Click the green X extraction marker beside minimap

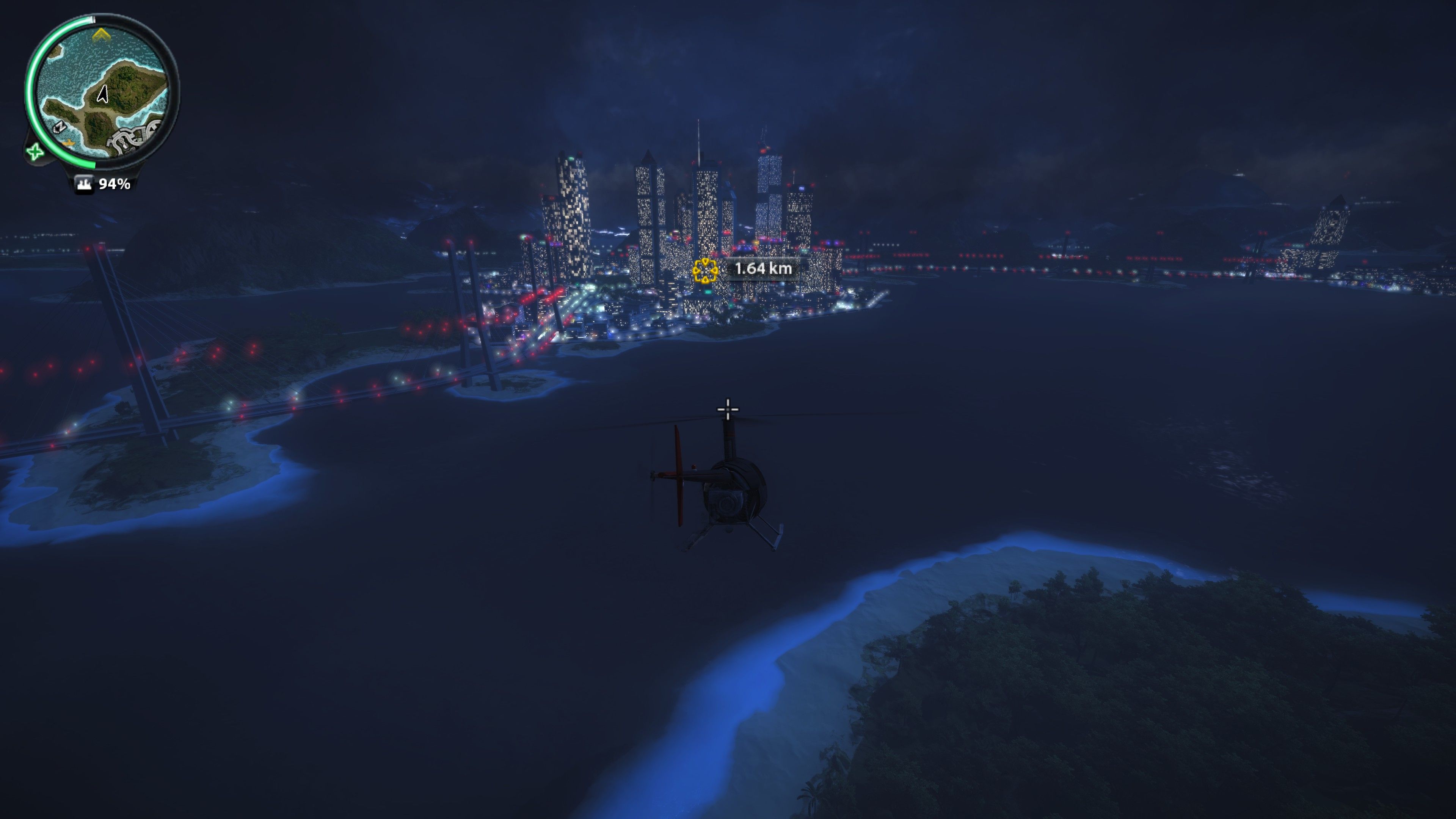pos(35,152)
